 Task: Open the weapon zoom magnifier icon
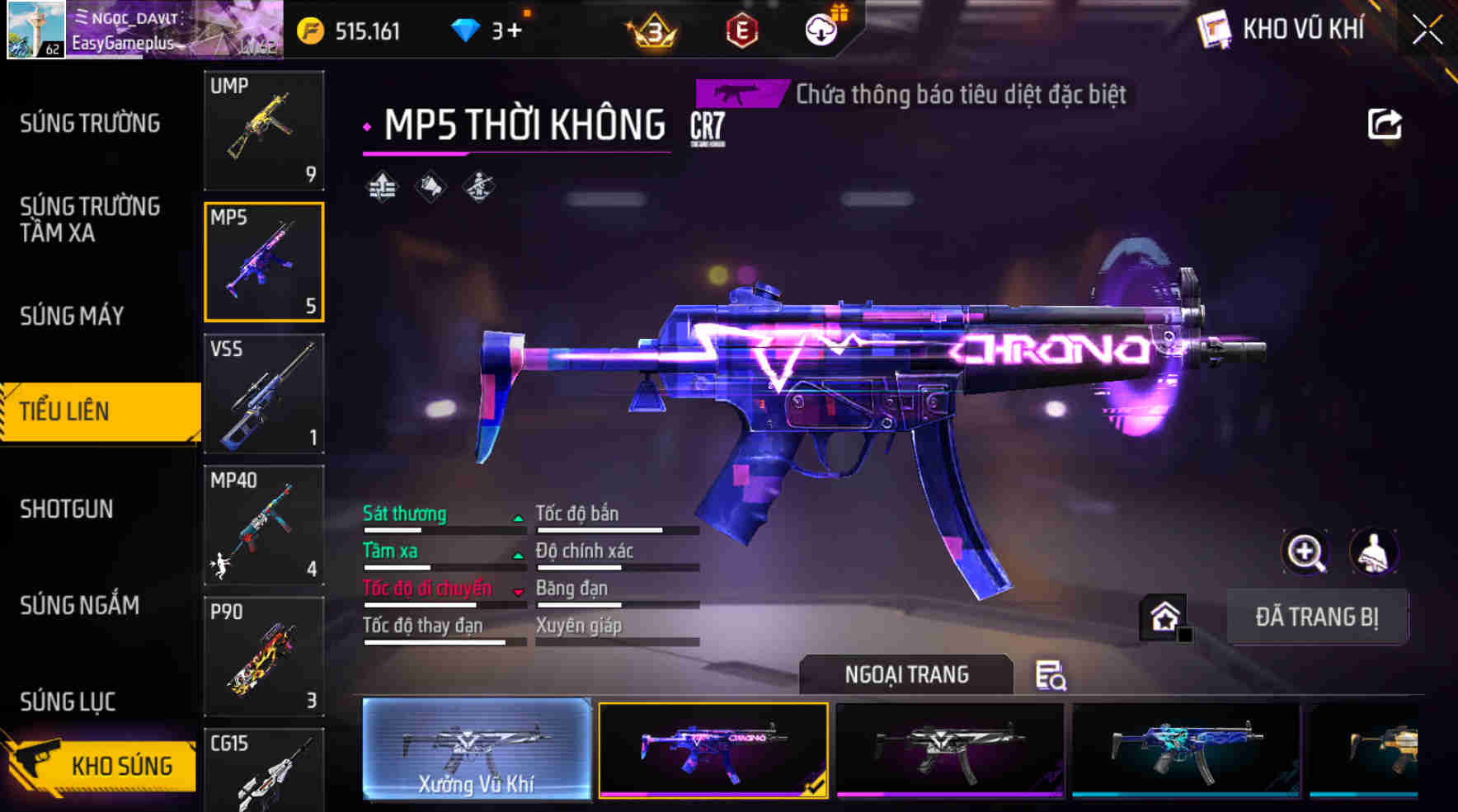pos(1305,552)
